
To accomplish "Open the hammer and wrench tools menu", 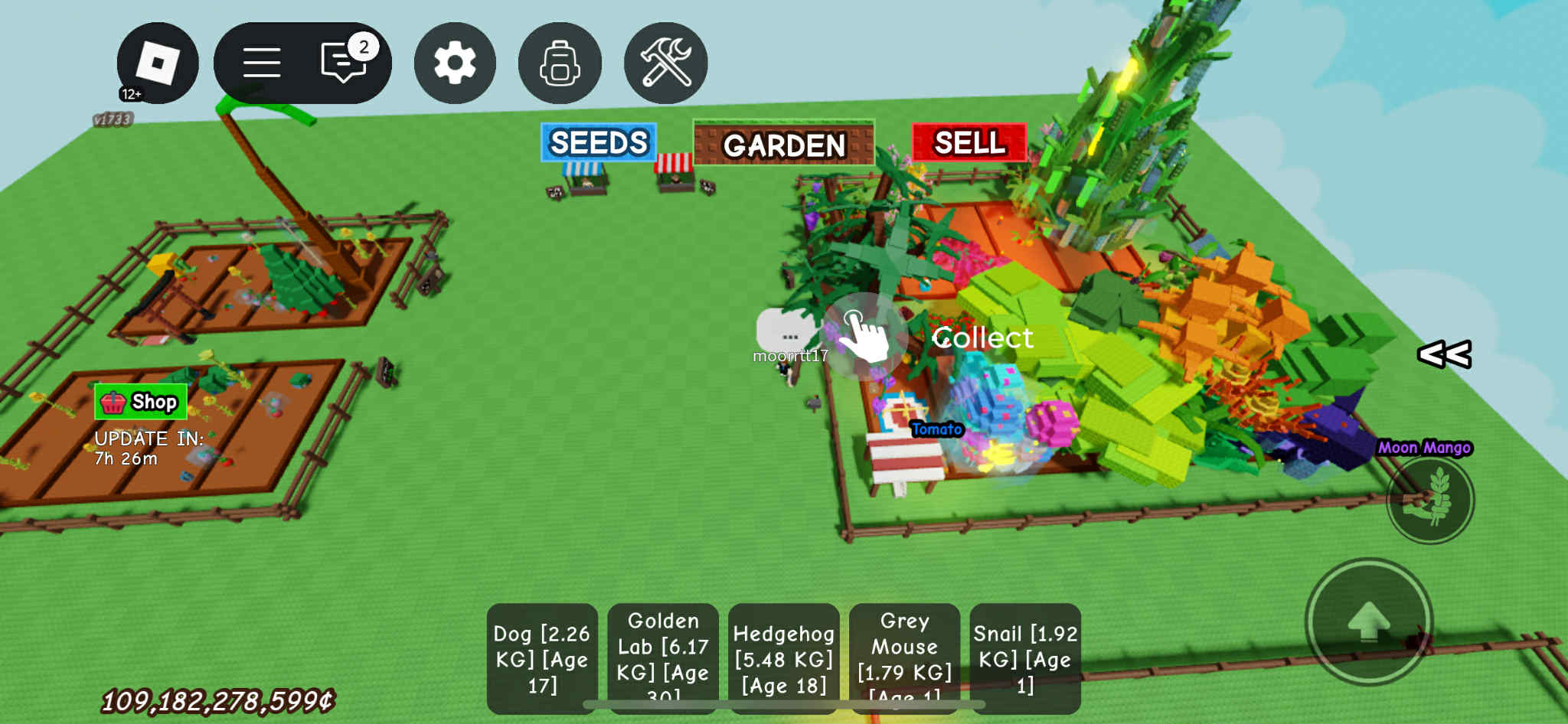I will click(665, 63).
